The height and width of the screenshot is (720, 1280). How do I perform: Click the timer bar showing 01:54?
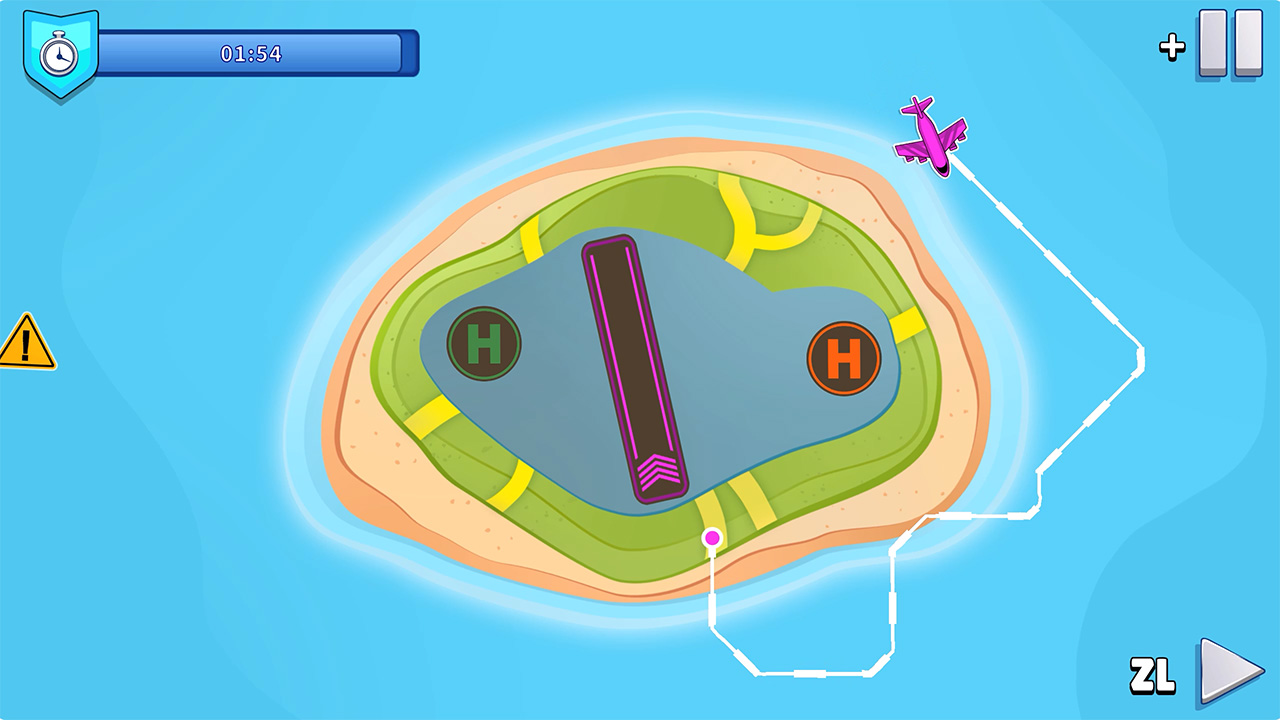tap(250, 55)
